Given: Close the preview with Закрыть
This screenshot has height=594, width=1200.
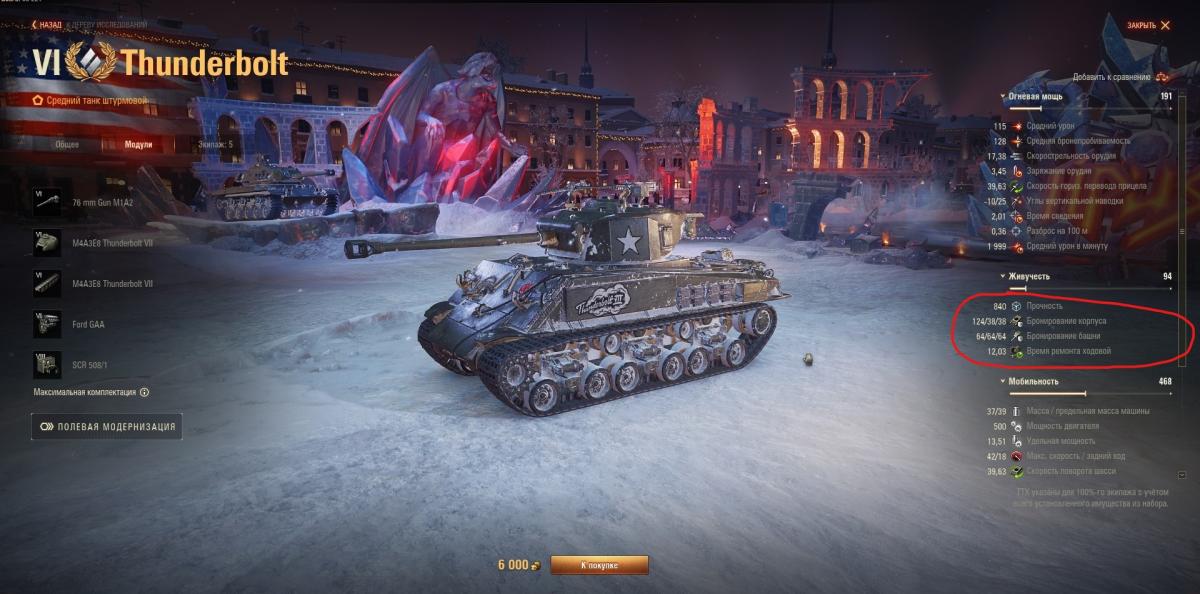Looking at the screenshot, I should coord(1147,25).
